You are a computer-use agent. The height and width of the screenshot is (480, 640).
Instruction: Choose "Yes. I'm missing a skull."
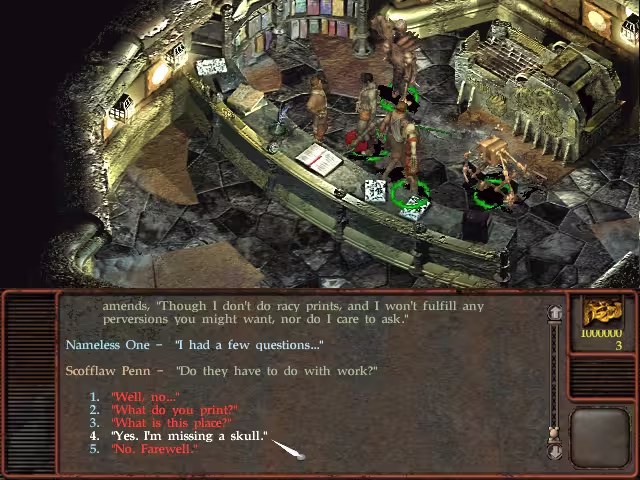click(189, 436)
